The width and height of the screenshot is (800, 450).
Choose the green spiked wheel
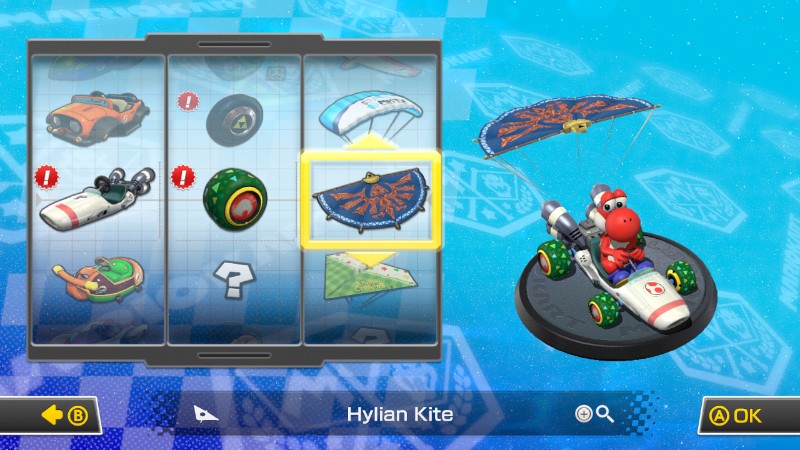click(x=234, y=195)
